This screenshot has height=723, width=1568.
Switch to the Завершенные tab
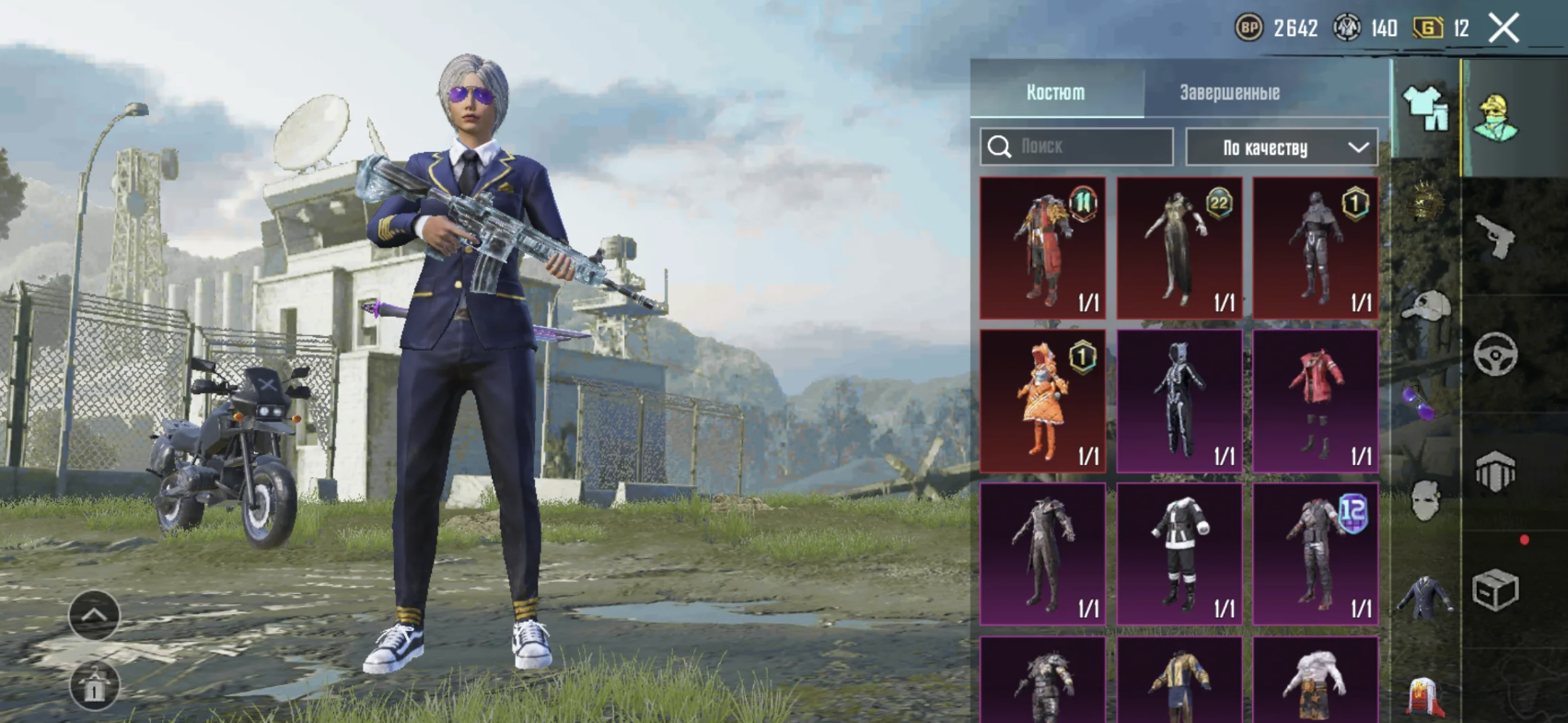[x=1229, y=93]
